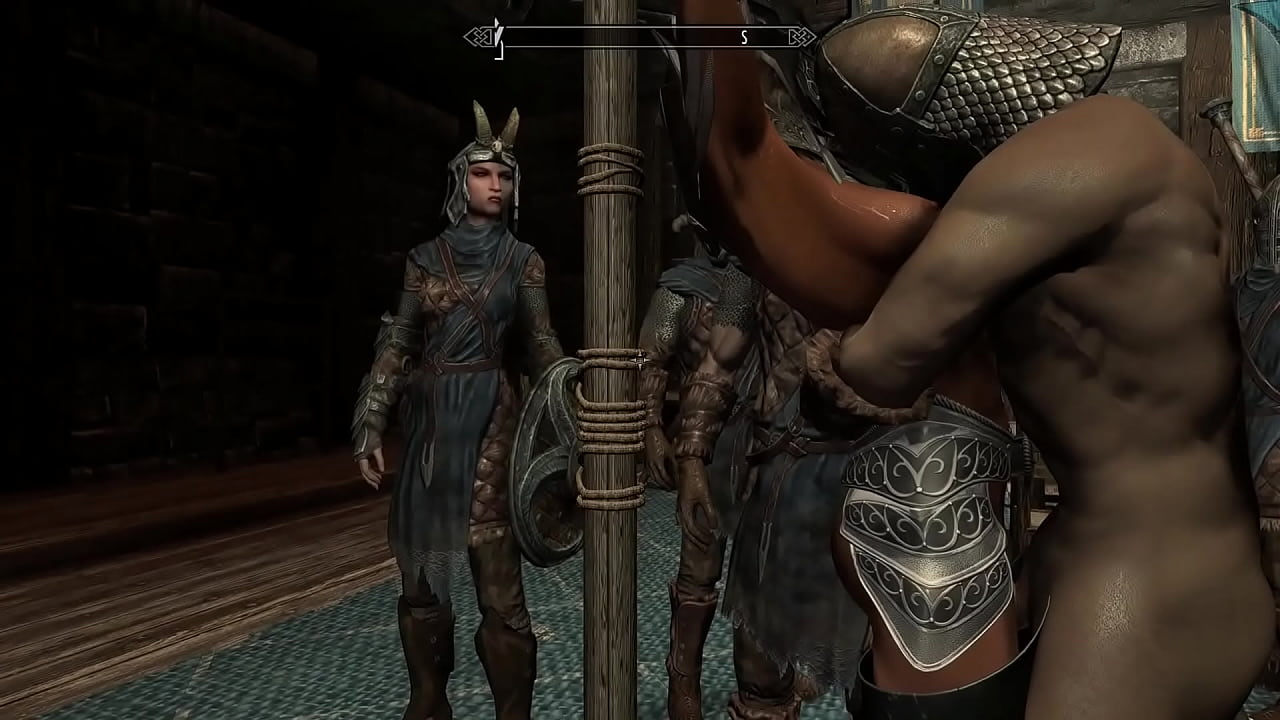Viewport: 1280px width, 720px height.
Task: Open details on the weapon hilt at top right
Action: [1215, 110]
